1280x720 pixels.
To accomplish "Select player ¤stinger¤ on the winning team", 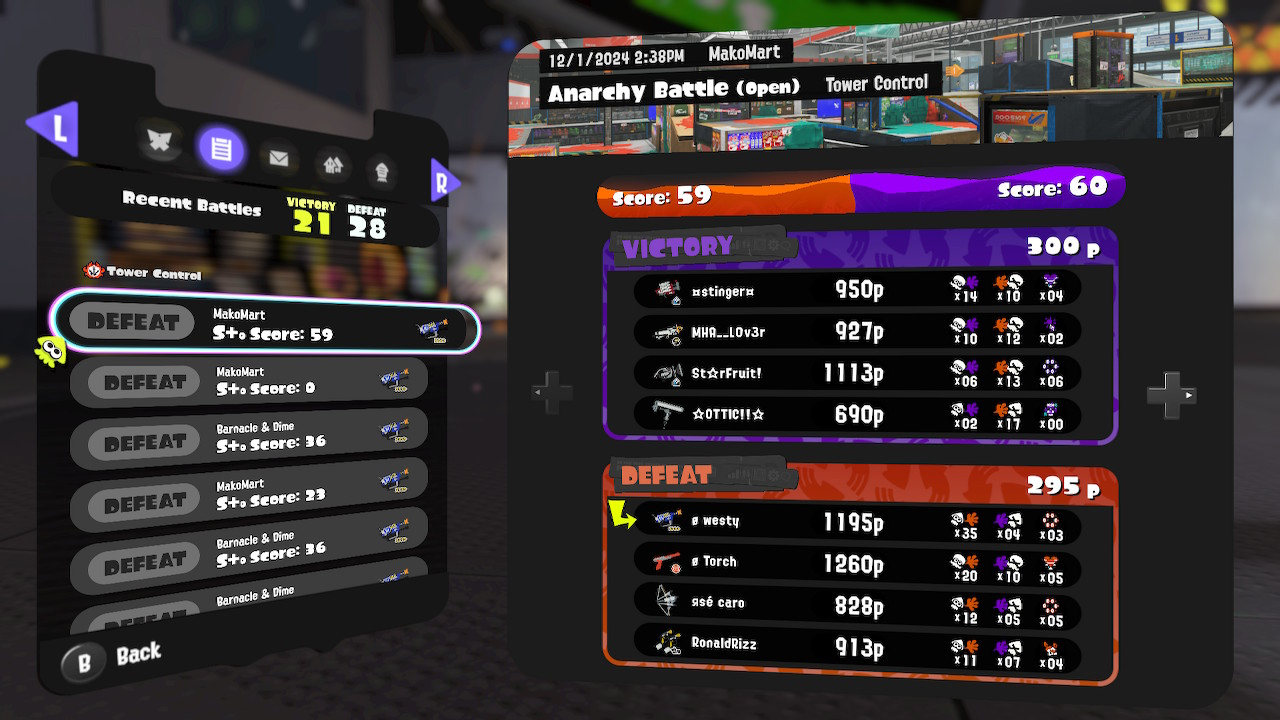I will (857, 291).
